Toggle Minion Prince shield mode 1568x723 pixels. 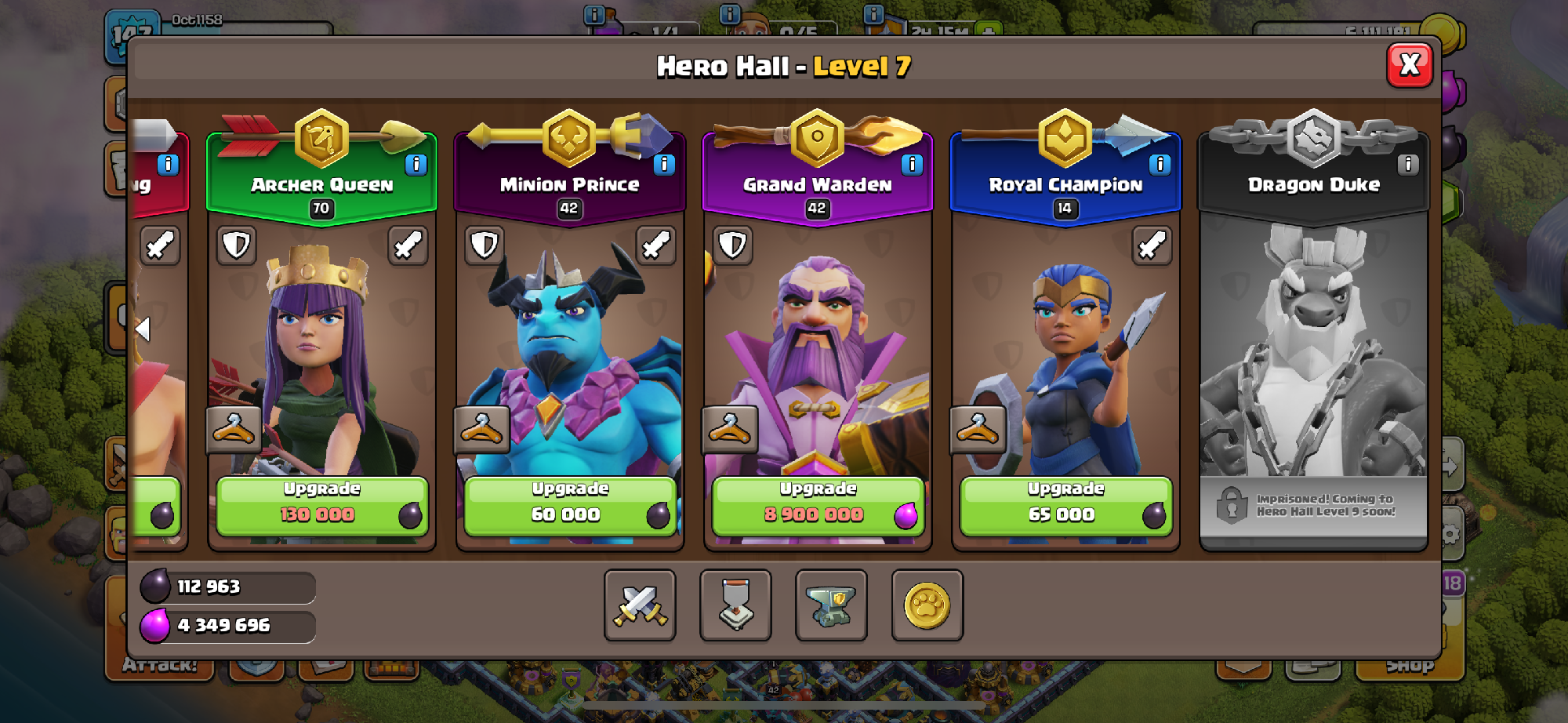485,245
